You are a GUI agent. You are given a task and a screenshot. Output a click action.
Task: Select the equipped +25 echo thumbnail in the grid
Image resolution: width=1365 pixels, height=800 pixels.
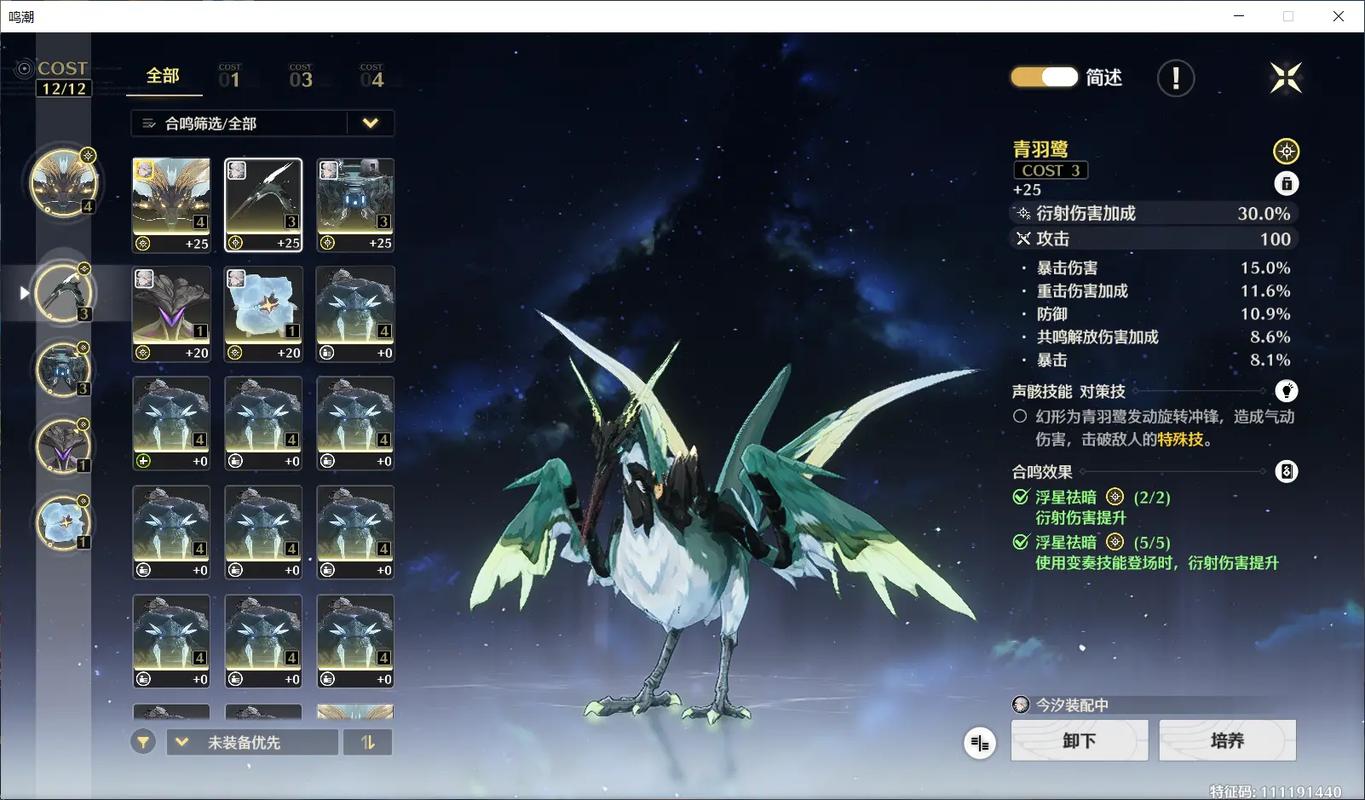pyautogui.click(x=263, y=203)
